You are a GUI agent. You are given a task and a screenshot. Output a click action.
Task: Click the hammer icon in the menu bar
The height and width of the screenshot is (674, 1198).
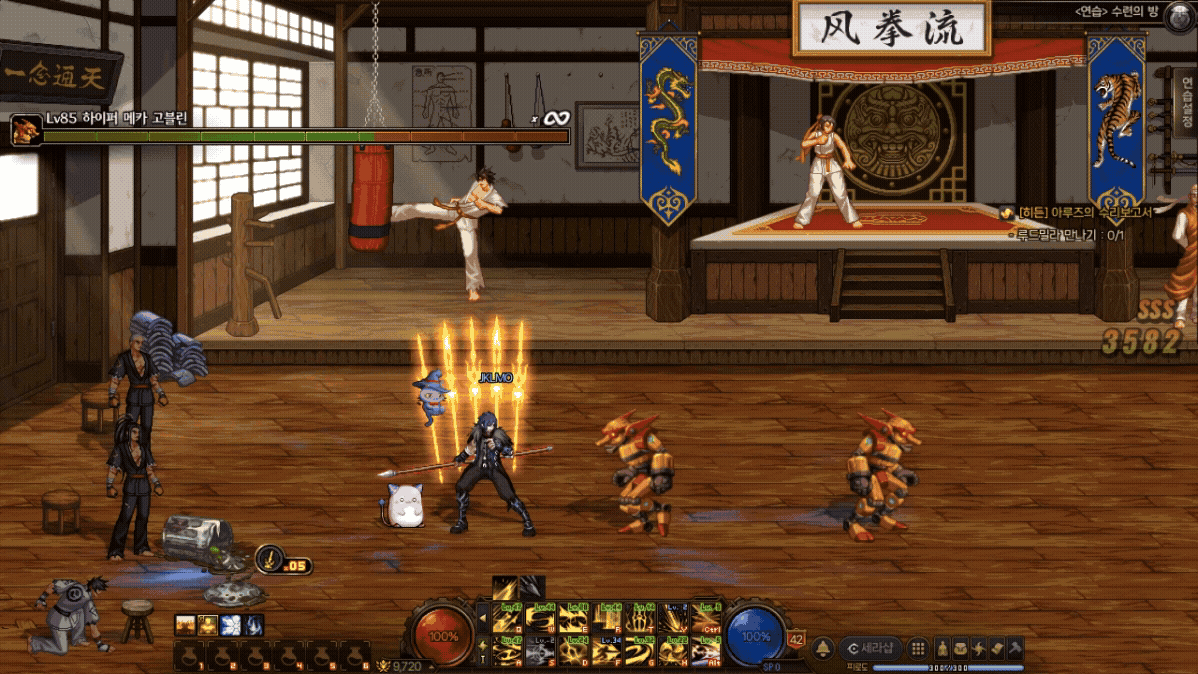coord(1014,648)
